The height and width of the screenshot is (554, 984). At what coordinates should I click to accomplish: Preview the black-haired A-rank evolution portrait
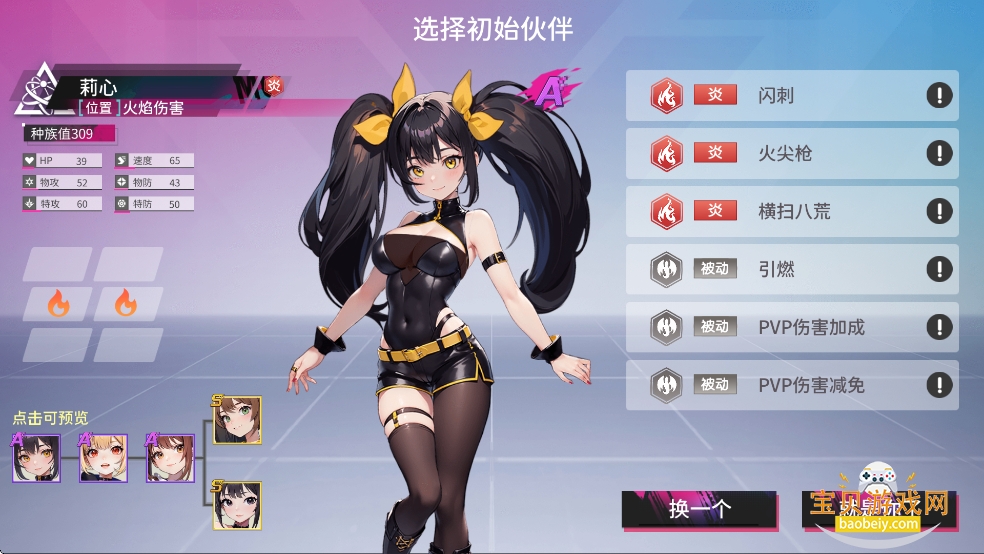point(37,459)
